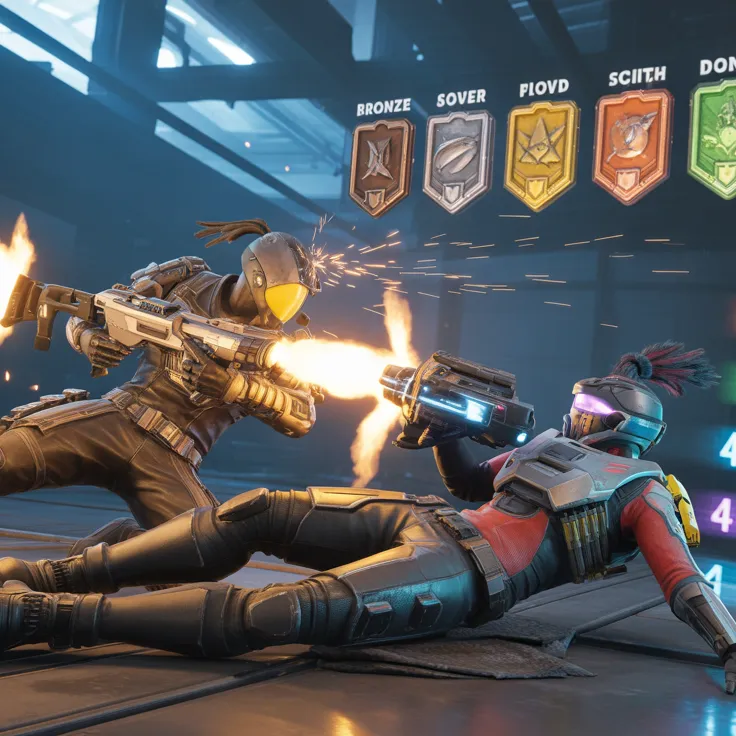Open the orange Sciith rank badge
Screen dimensions: 736x736
(x=632, y=146)
